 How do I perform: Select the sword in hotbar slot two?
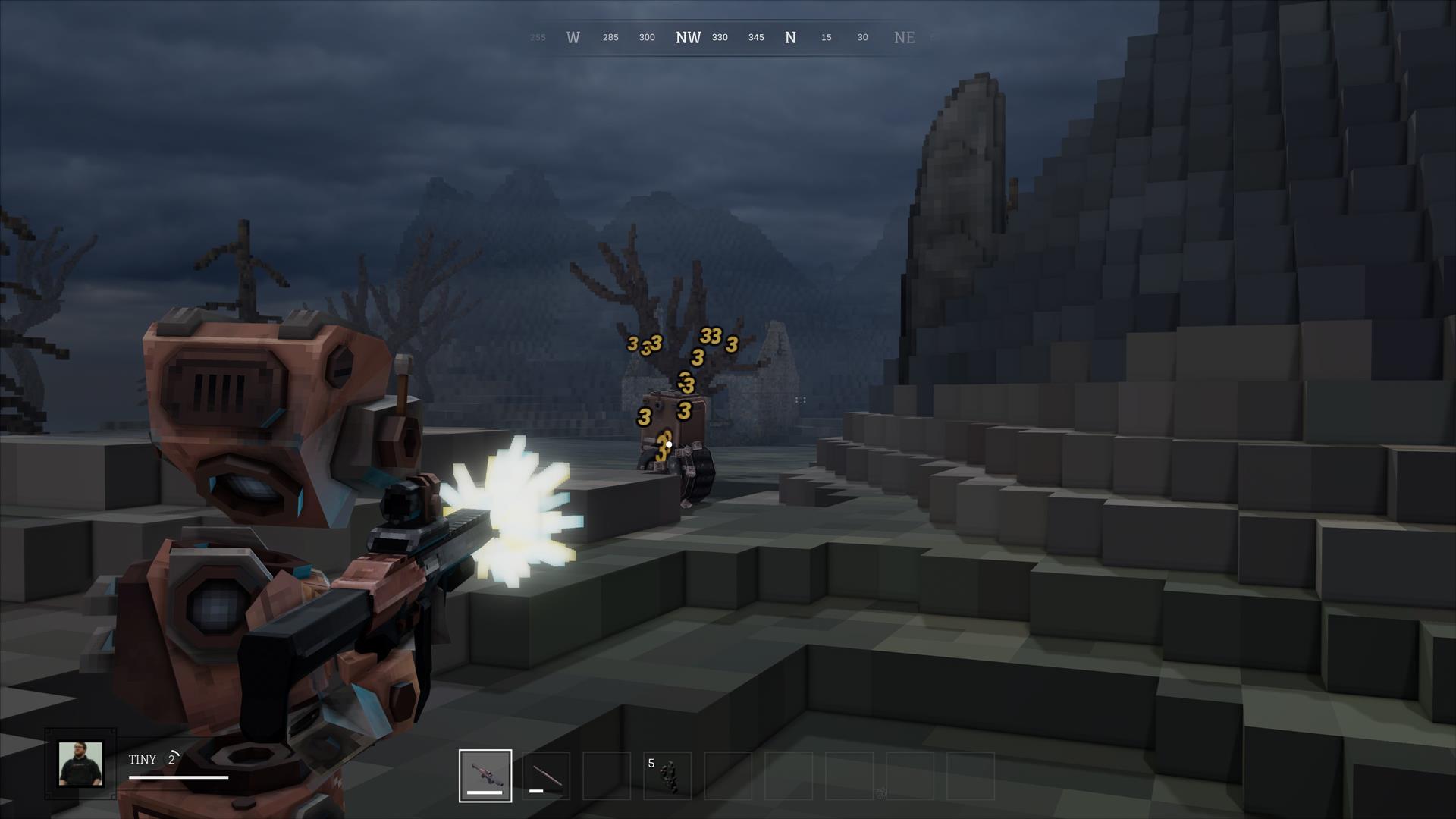pos(545,775)
